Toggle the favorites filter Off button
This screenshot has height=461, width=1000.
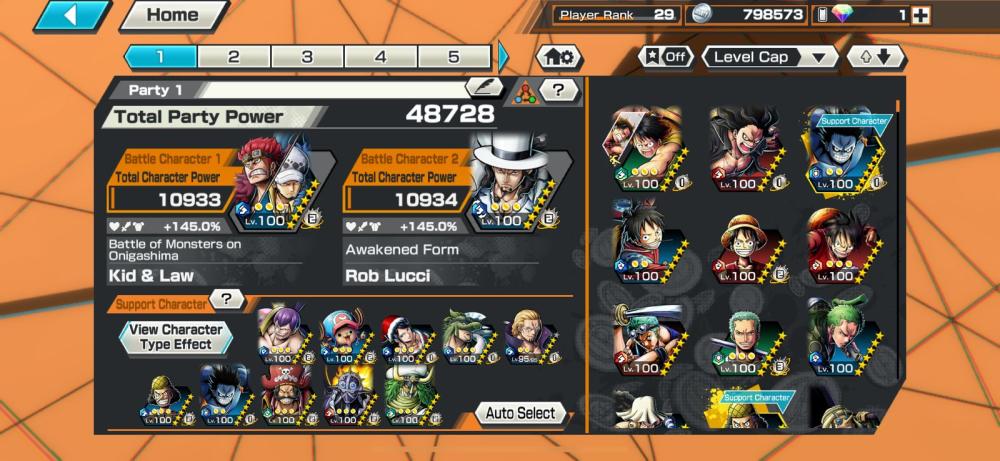(x=666, y=57)
